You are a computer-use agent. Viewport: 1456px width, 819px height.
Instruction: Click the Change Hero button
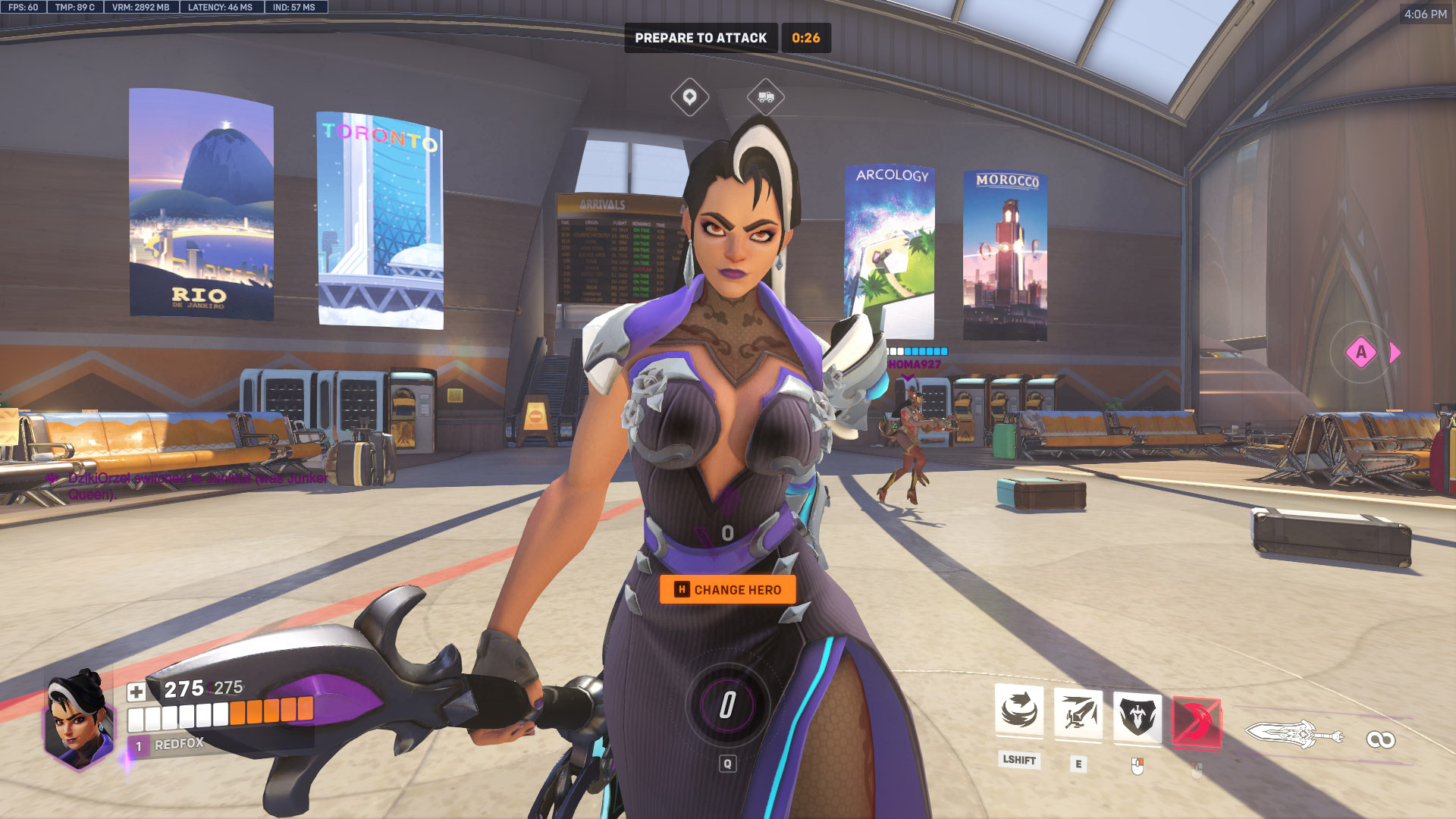[727, 589]
